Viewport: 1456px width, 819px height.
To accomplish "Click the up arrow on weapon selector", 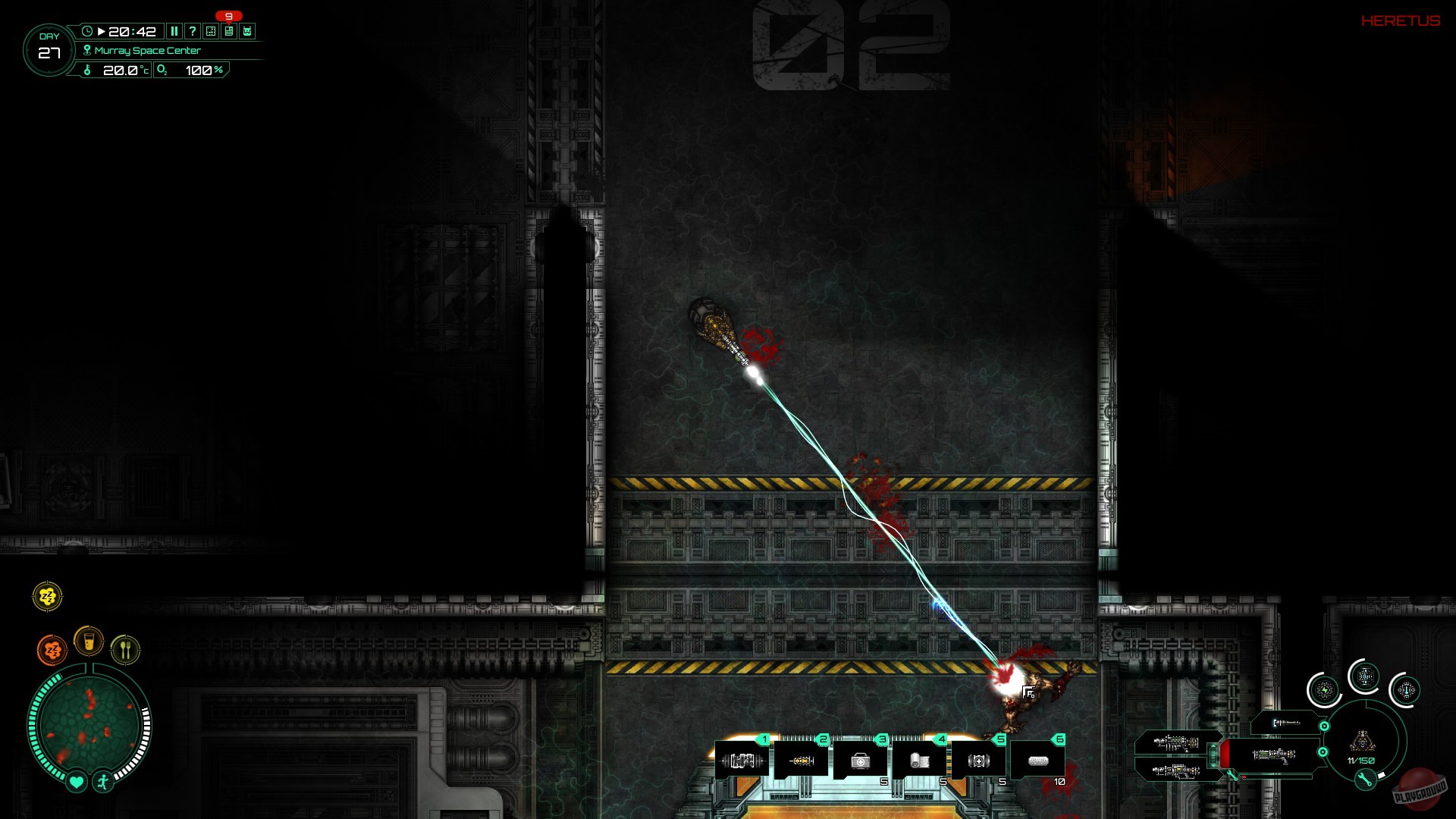I will [x=1213, y=746].
